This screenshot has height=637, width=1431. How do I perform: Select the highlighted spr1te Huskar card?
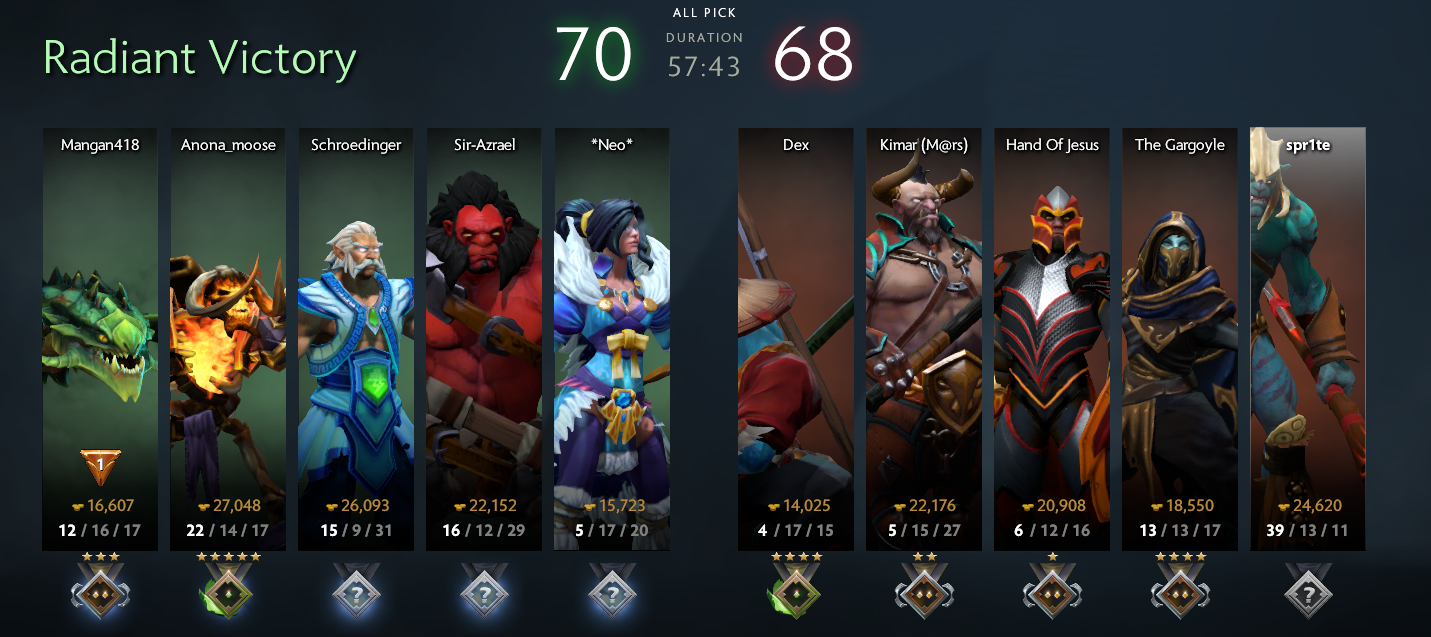coord(1307,338)
